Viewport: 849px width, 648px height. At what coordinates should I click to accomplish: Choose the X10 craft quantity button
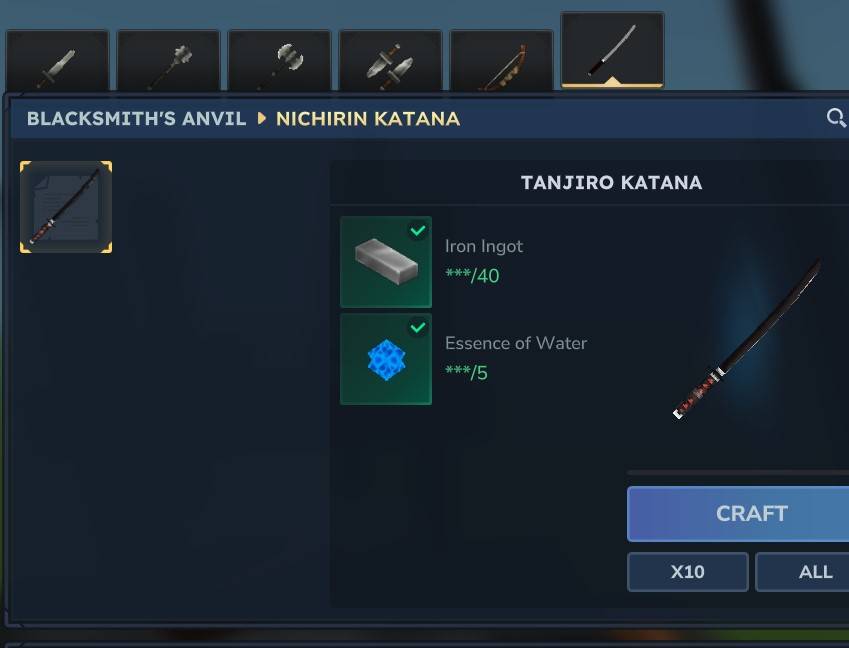coord(687,572)
